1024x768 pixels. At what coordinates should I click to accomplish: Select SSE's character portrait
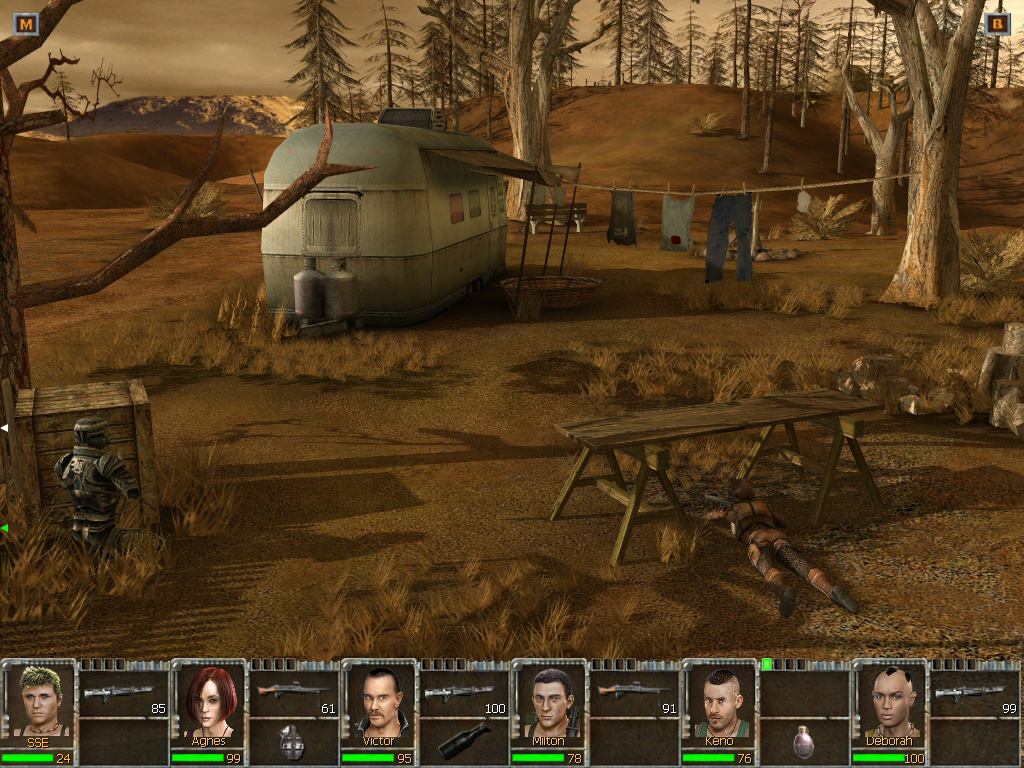coord(40,700)
